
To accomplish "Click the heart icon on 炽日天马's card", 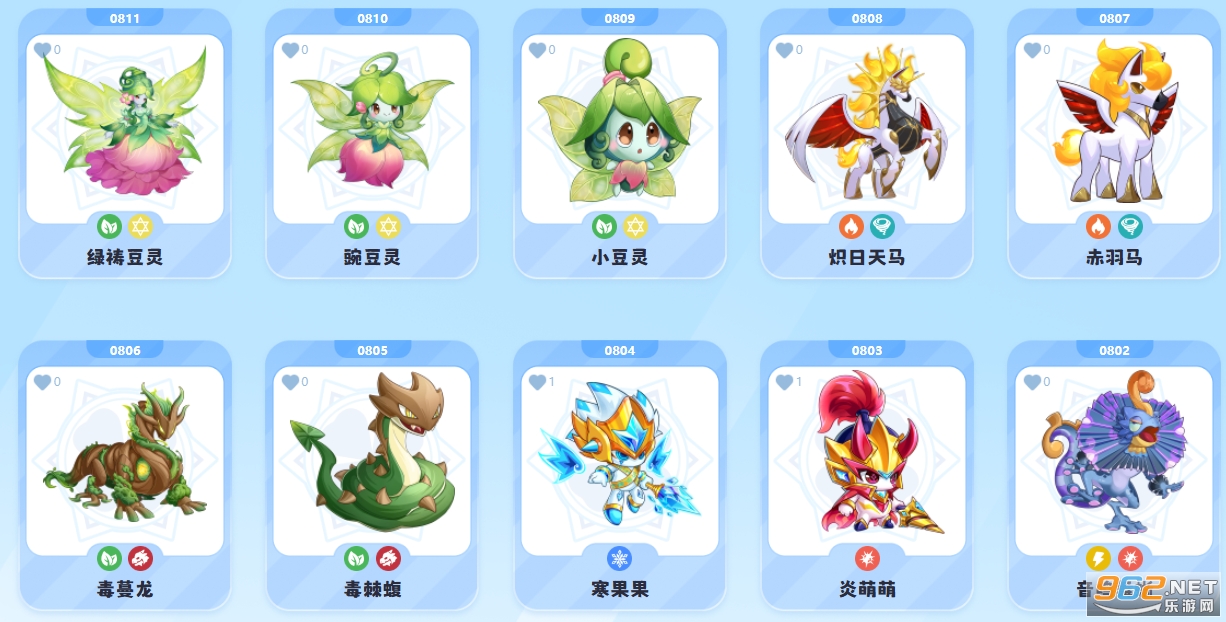I will point(784,50).
